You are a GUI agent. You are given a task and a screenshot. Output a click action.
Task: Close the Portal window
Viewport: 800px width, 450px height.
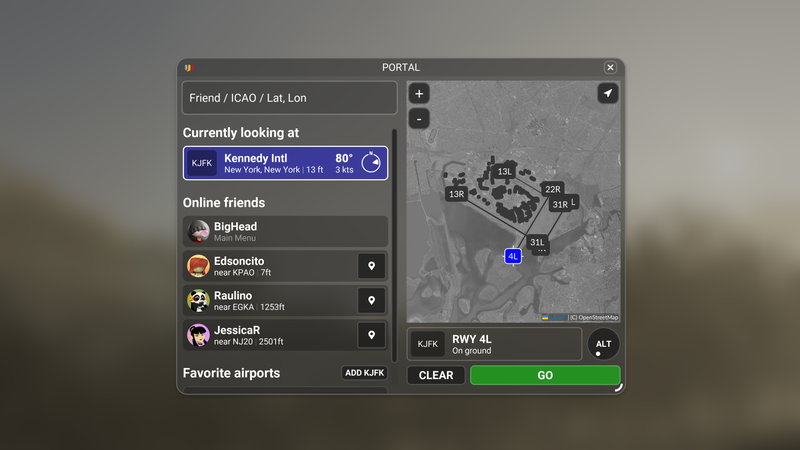point(610,68)
